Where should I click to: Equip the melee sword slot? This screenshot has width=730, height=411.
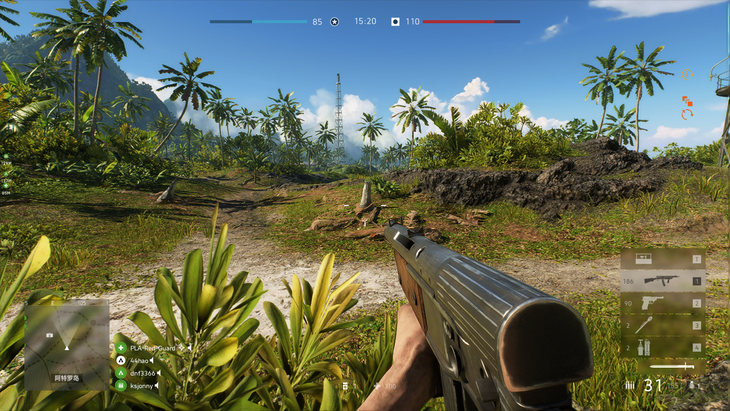[x=664, y=367]
